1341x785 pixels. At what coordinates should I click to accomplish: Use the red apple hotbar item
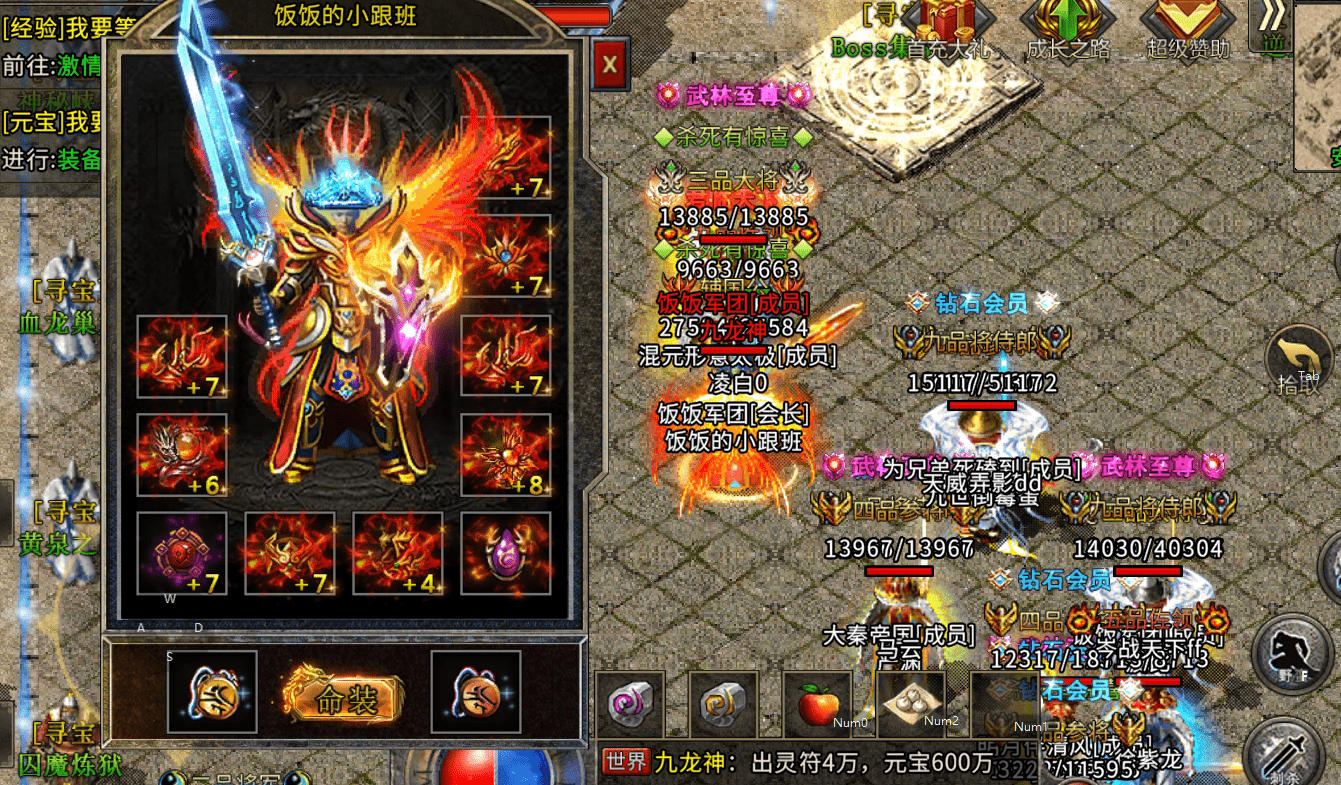(x=817, y=704)
